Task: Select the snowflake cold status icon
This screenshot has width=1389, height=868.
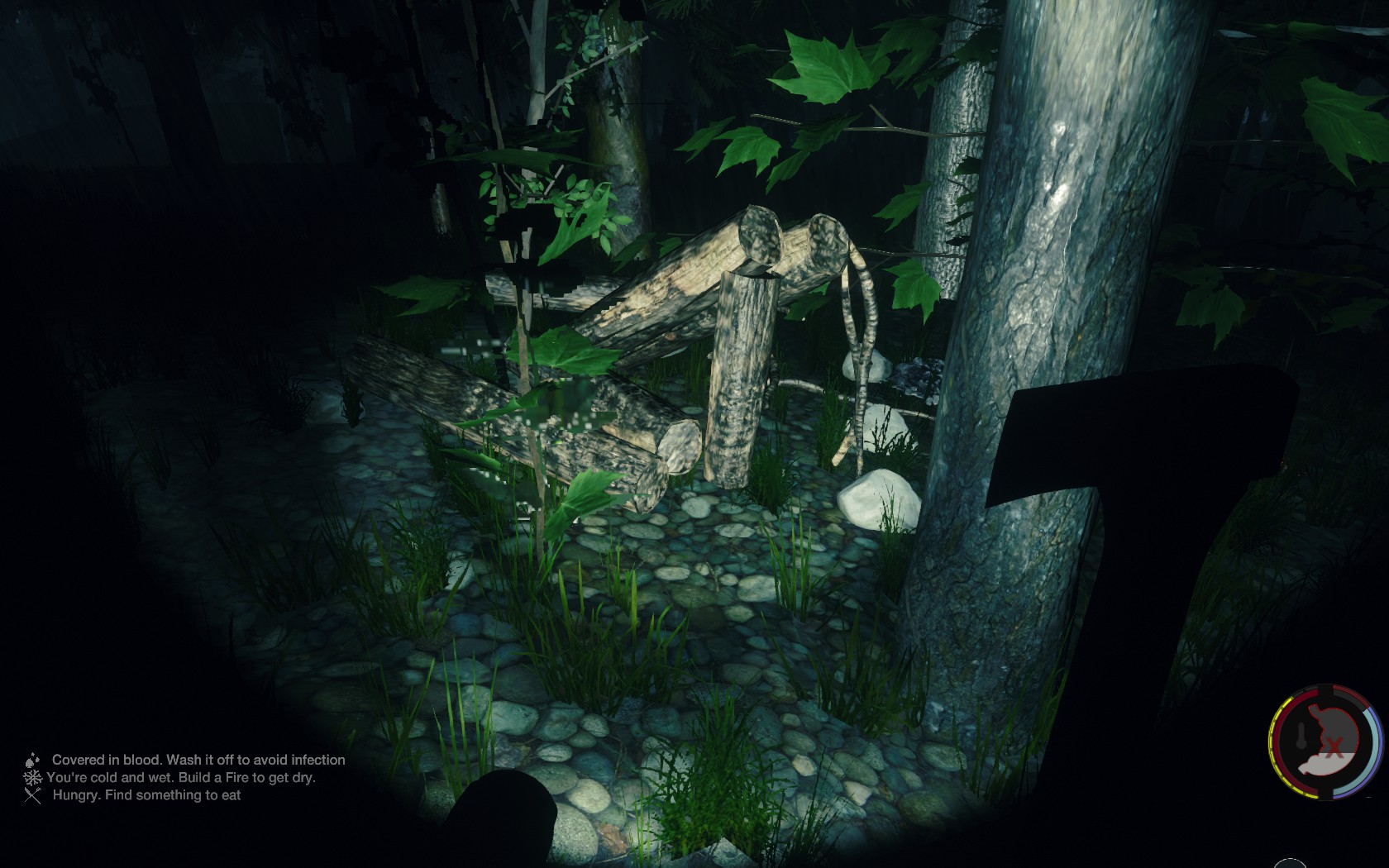Action: [33, 778]
